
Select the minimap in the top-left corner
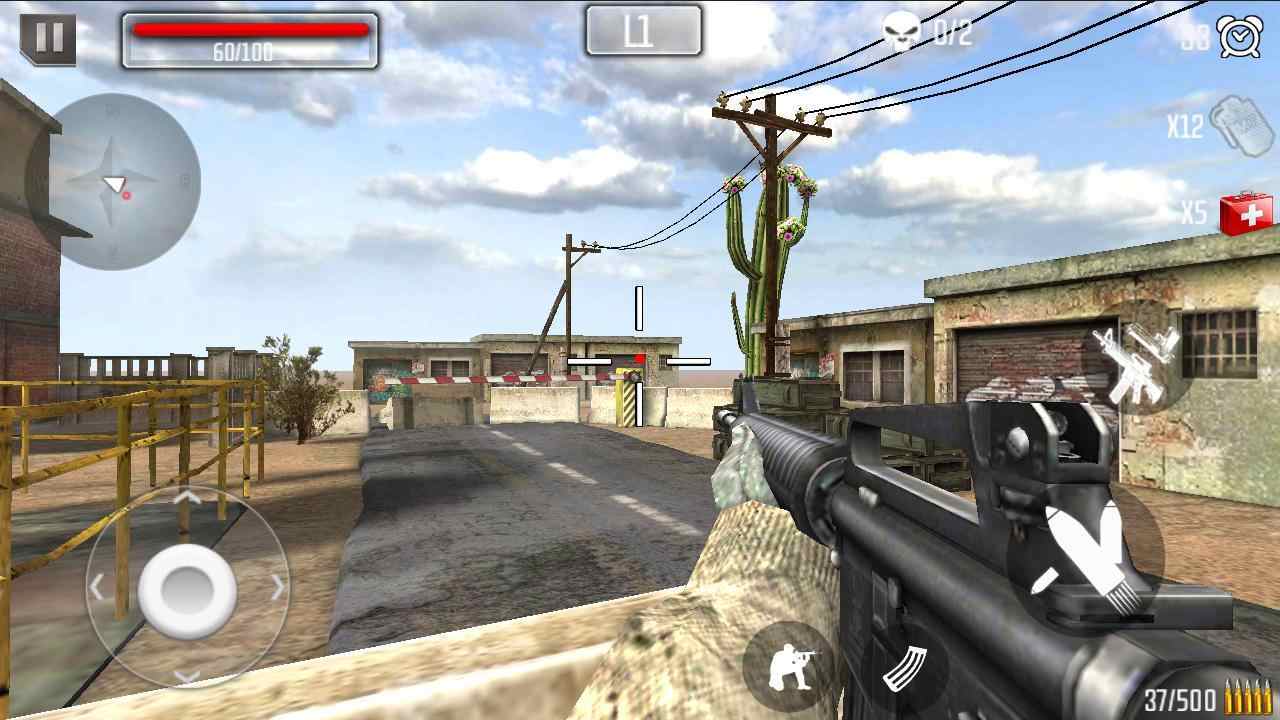[120, 180]
